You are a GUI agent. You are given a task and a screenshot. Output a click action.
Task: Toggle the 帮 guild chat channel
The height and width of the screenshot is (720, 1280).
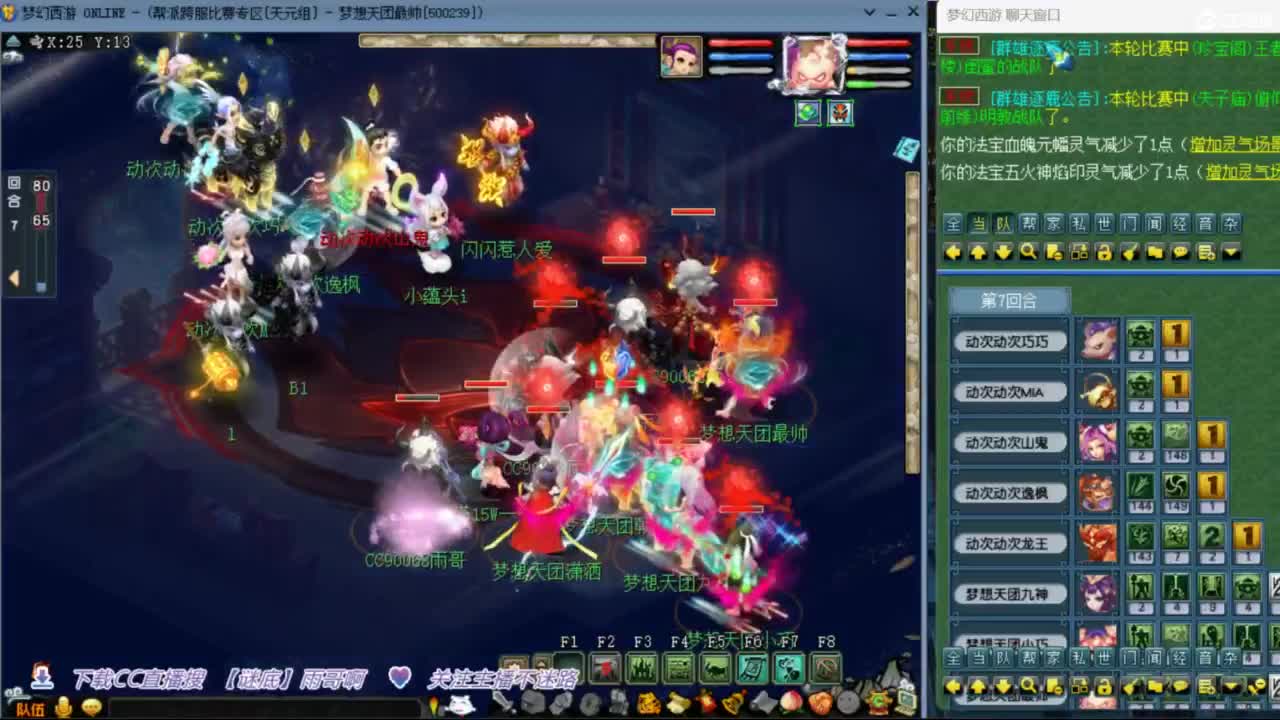(x=1030, y=224)
